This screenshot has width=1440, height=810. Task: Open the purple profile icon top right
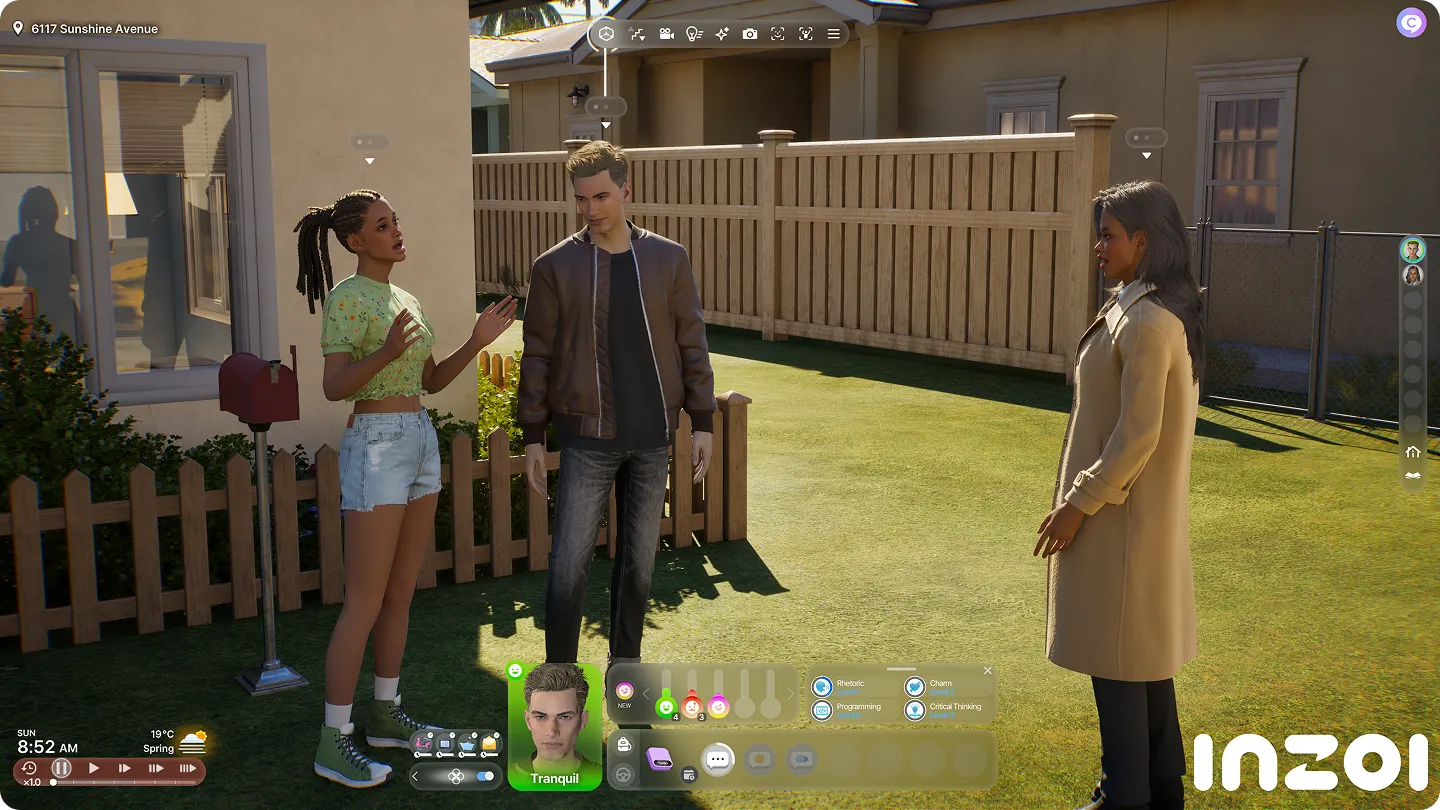click(x=1410, y=23)
